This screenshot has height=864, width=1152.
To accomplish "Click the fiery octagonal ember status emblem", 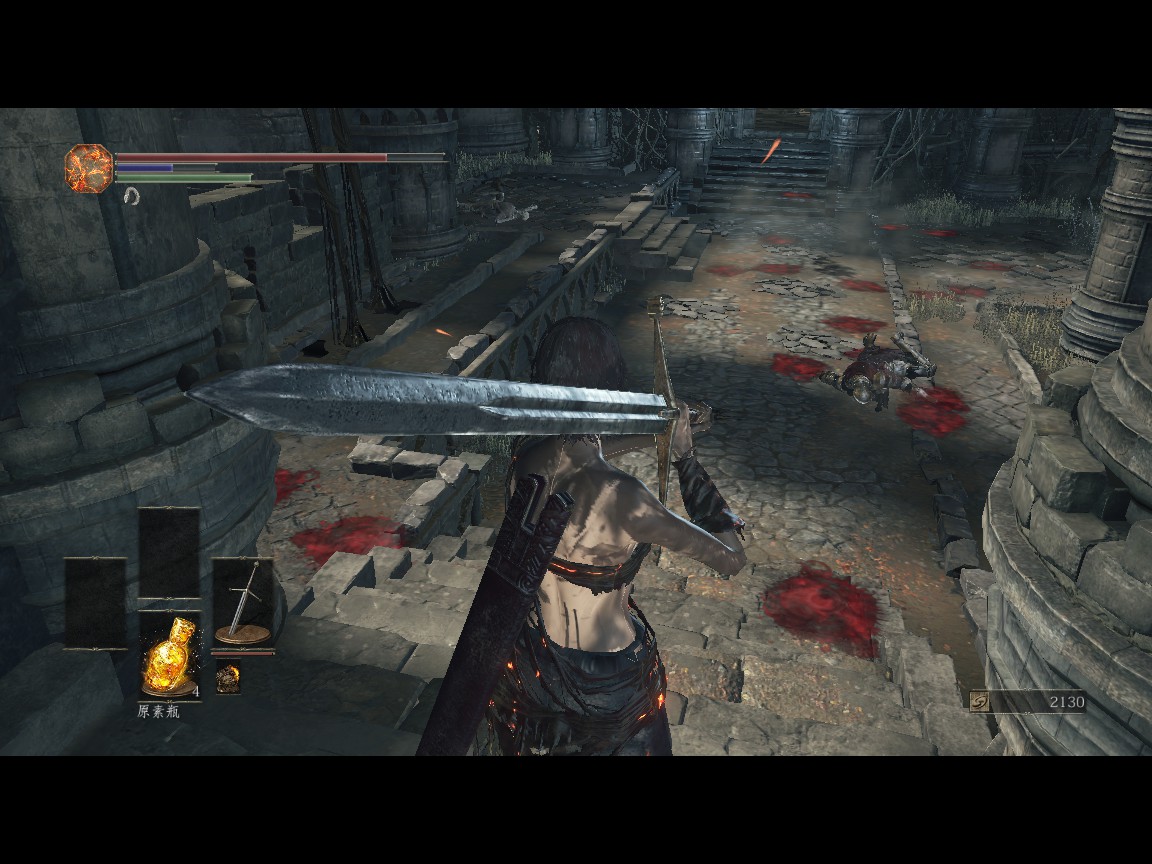I will coord(88,167).
